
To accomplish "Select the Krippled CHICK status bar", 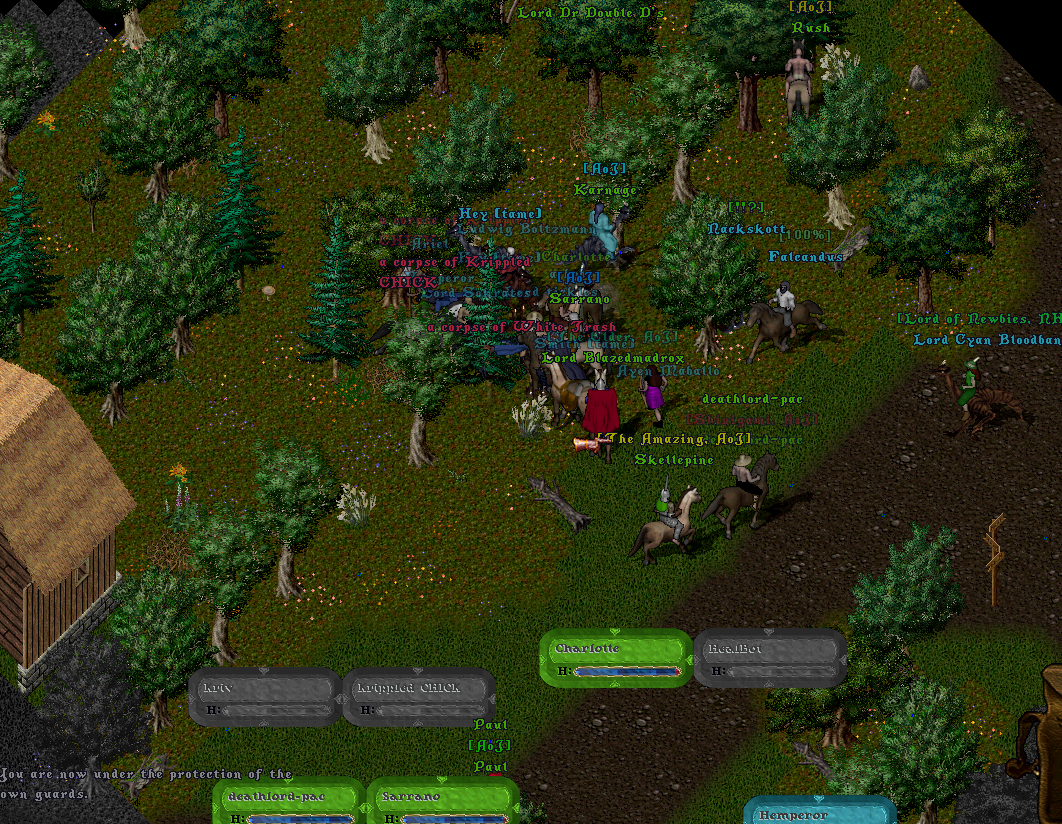I will click(x=419, y=697).
